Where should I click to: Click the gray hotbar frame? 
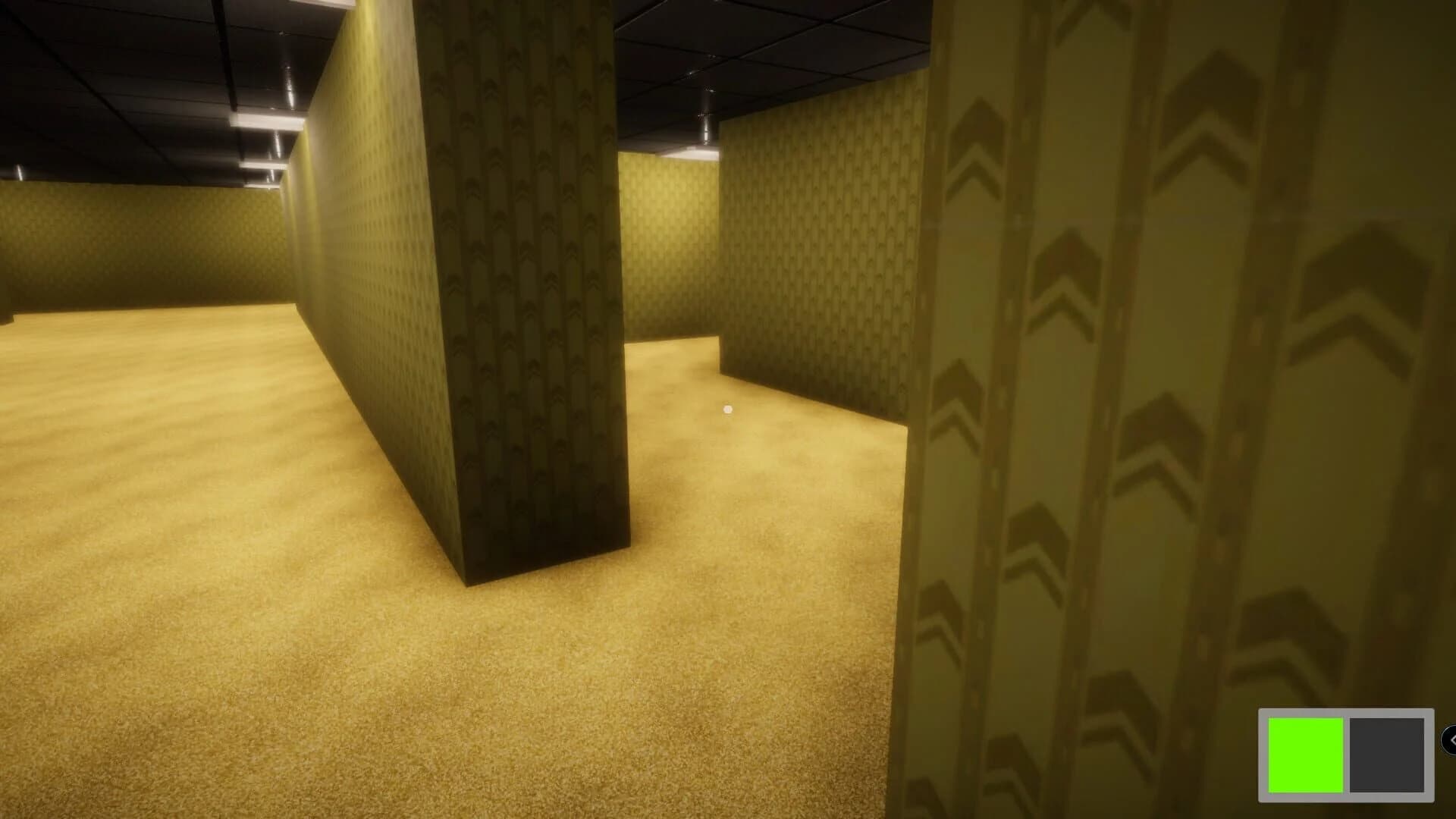(x=1346, y=711)
